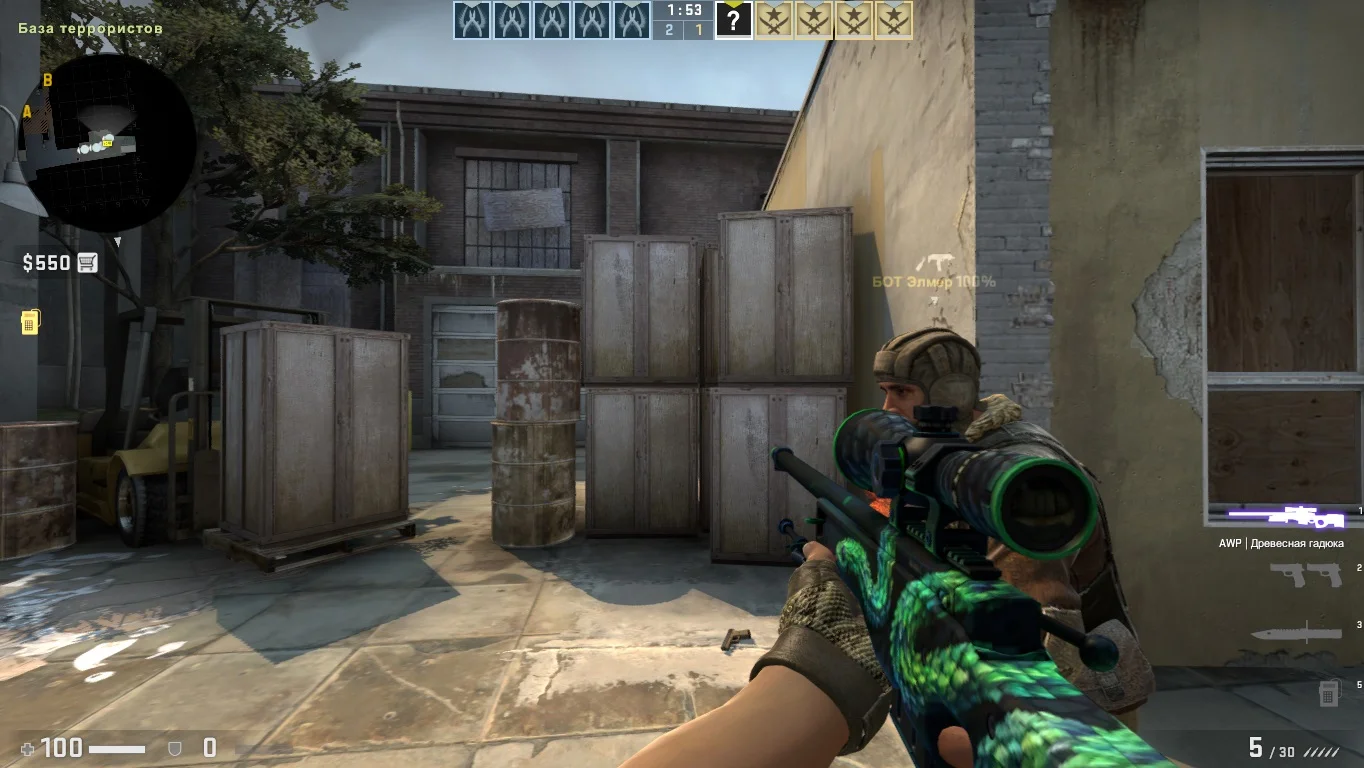Click the circular radar minimap
The image size is (1364, 768).
click(x=108, y=143)
